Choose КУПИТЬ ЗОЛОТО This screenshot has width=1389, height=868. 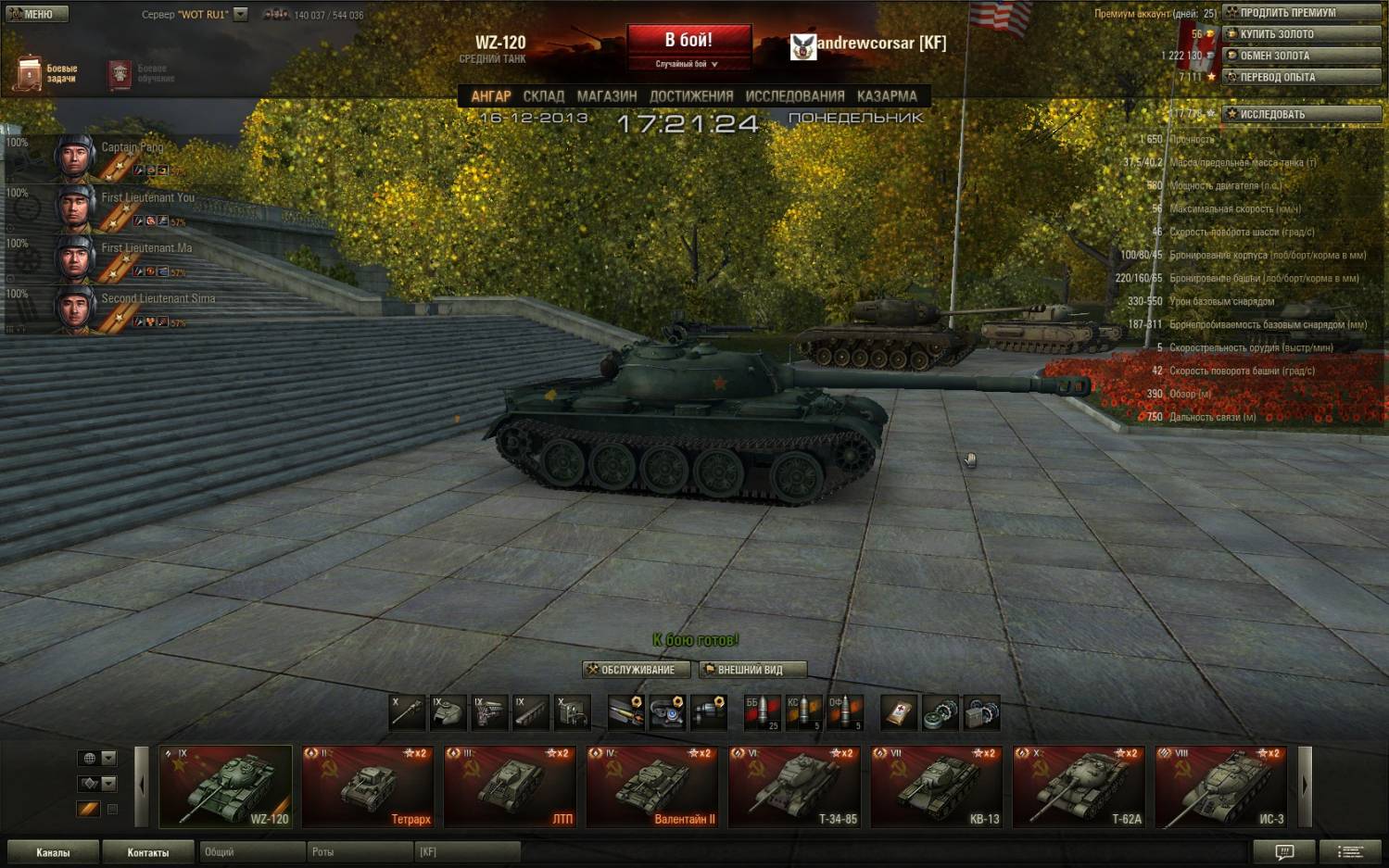1301,34
